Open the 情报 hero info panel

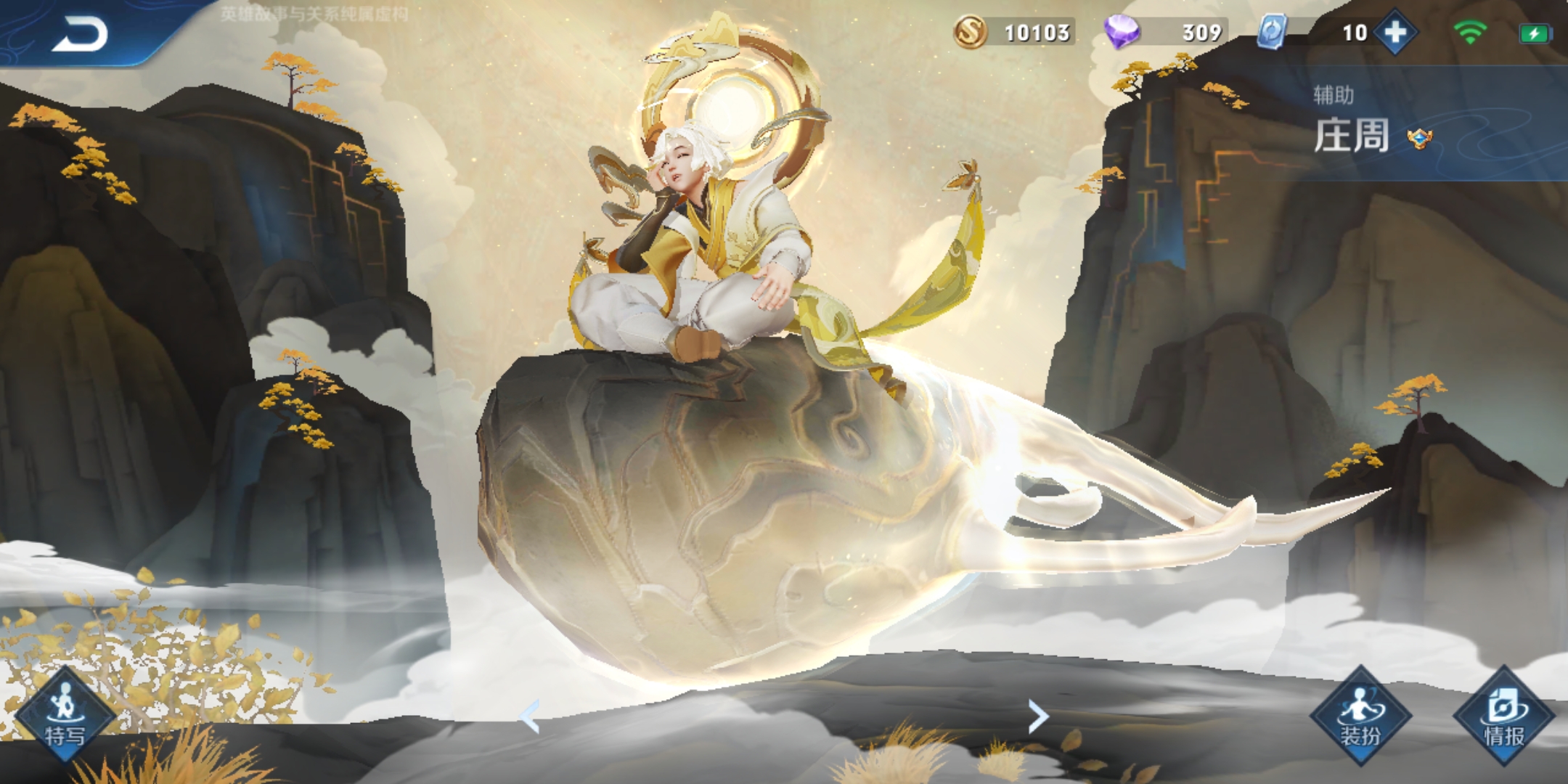[1503, 716]
